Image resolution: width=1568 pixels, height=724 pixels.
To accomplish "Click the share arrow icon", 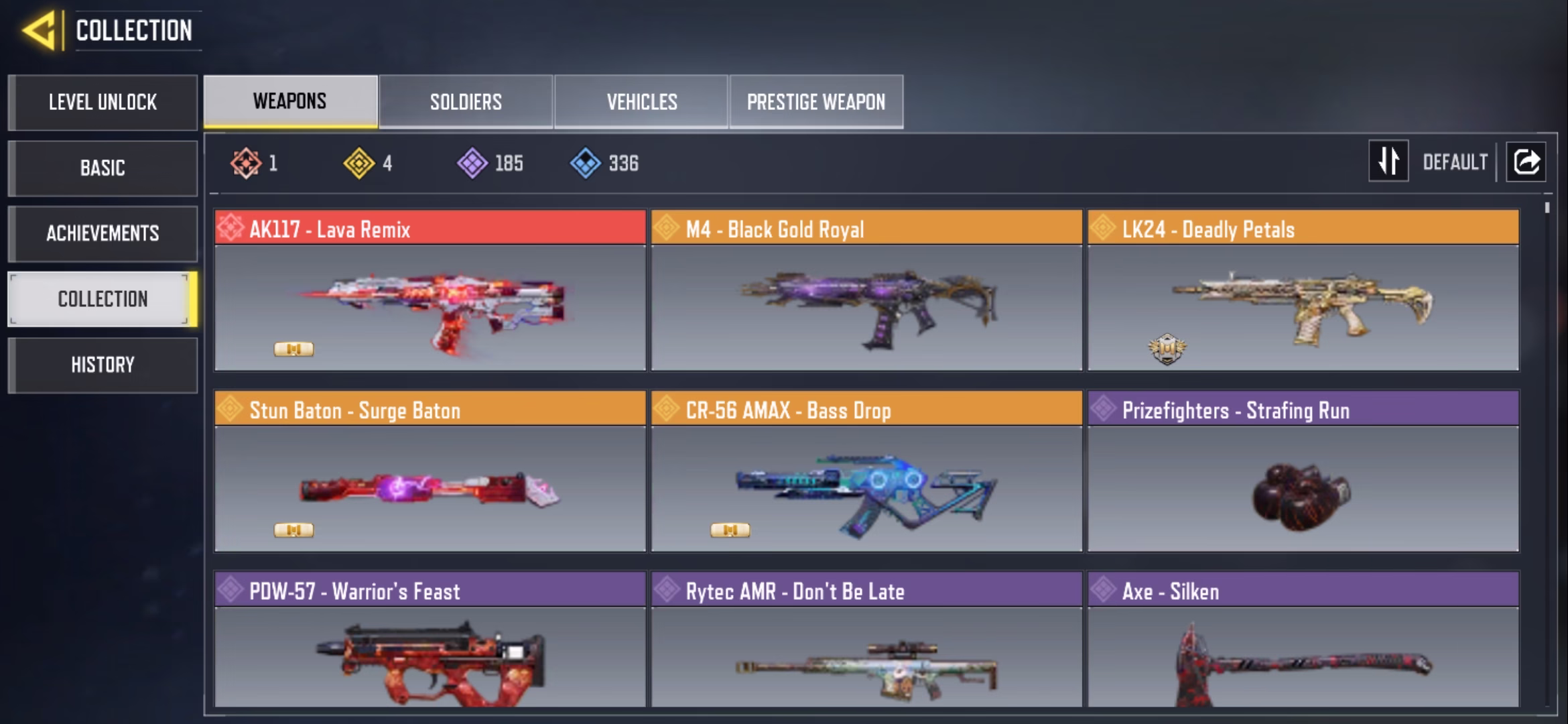I will point(1526,162).
